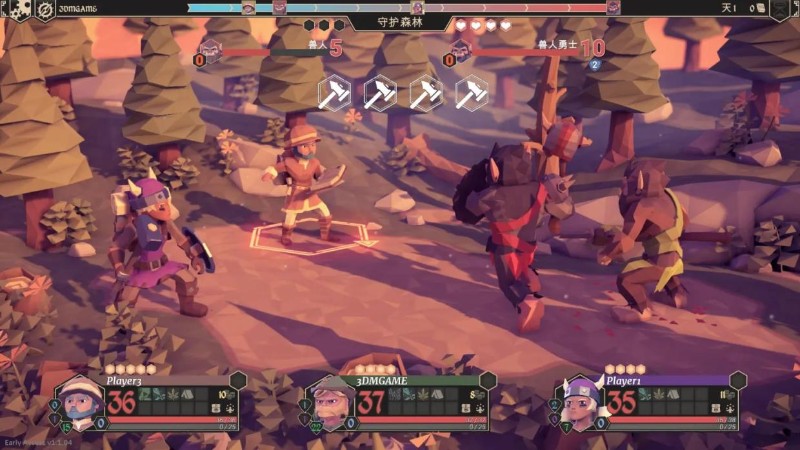Image resolution: width=800 pixels, height=450 pixels.
Task: Click the hexagon emblem beside the 3DMGAME name
Action: (x=487, y=381)
